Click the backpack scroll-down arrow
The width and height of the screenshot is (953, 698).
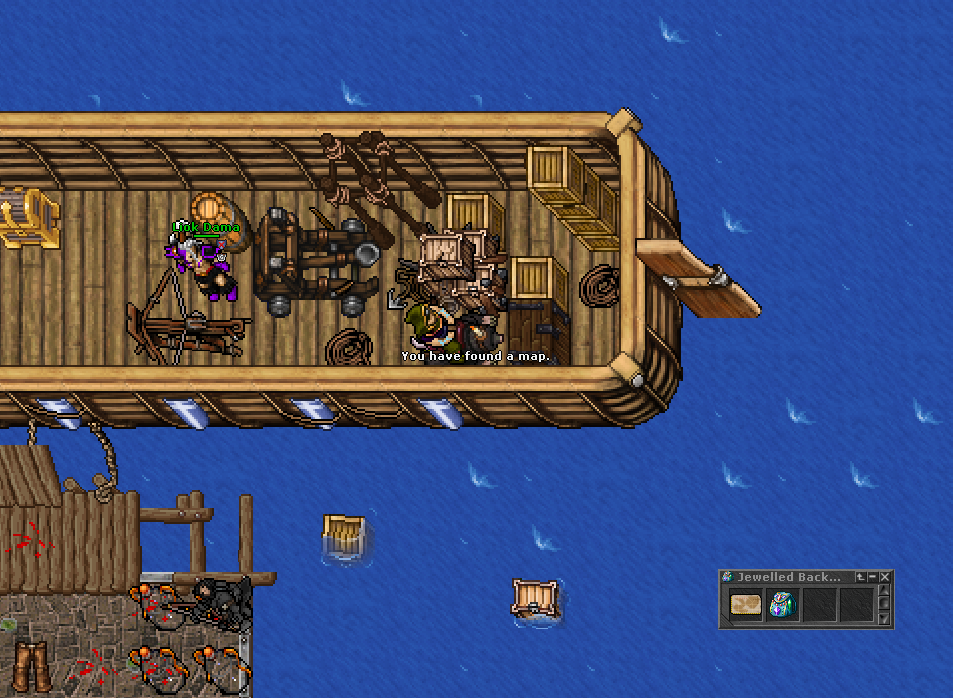(x=884, y=620)
